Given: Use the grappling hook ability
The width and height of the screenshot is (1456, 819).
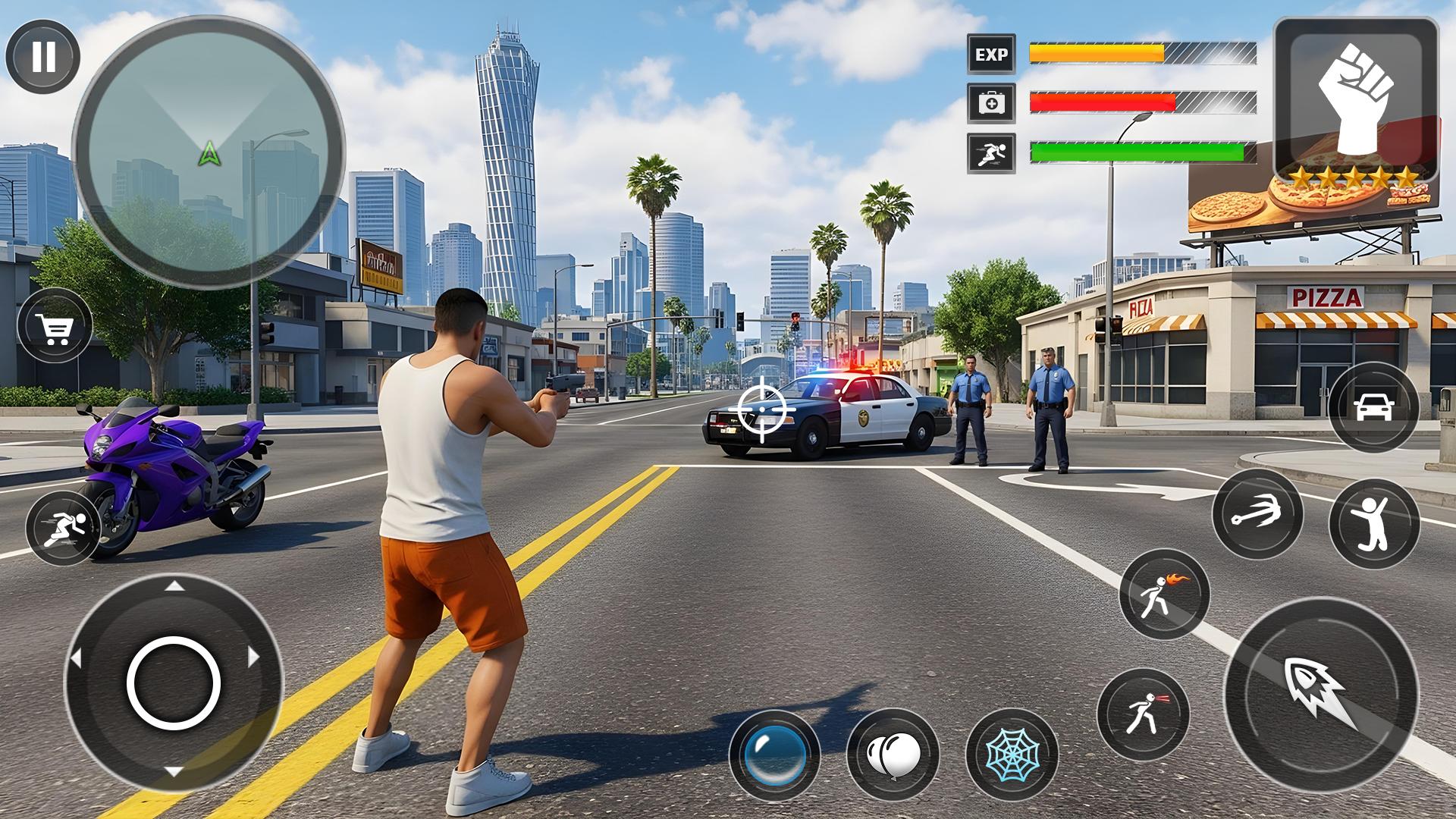Looking at the screenshot, I should [x=1257, y=514].
